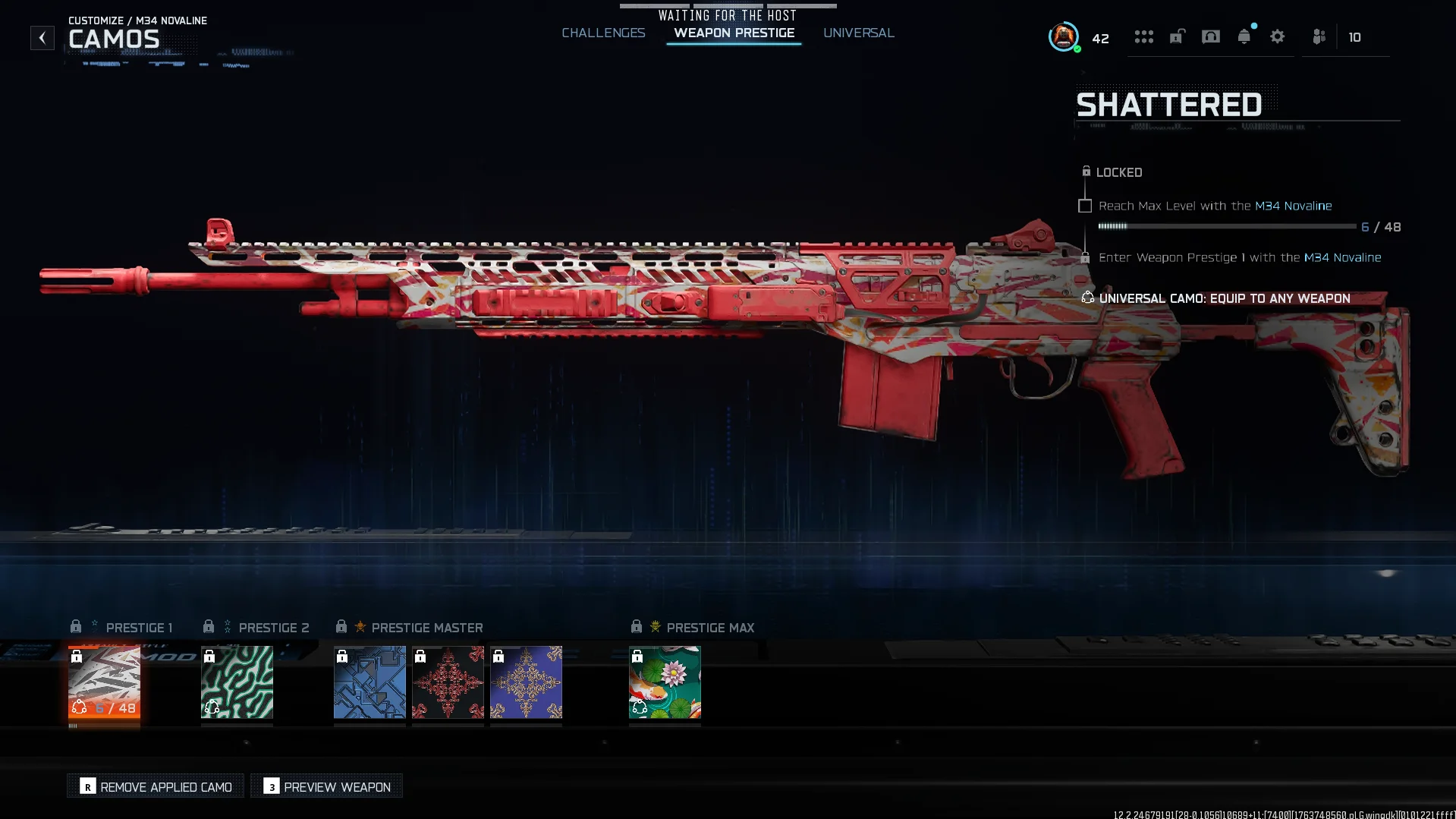Open the Universal camos tab
Viewport: 1456px width, 819px height.
tap(858, 33)
